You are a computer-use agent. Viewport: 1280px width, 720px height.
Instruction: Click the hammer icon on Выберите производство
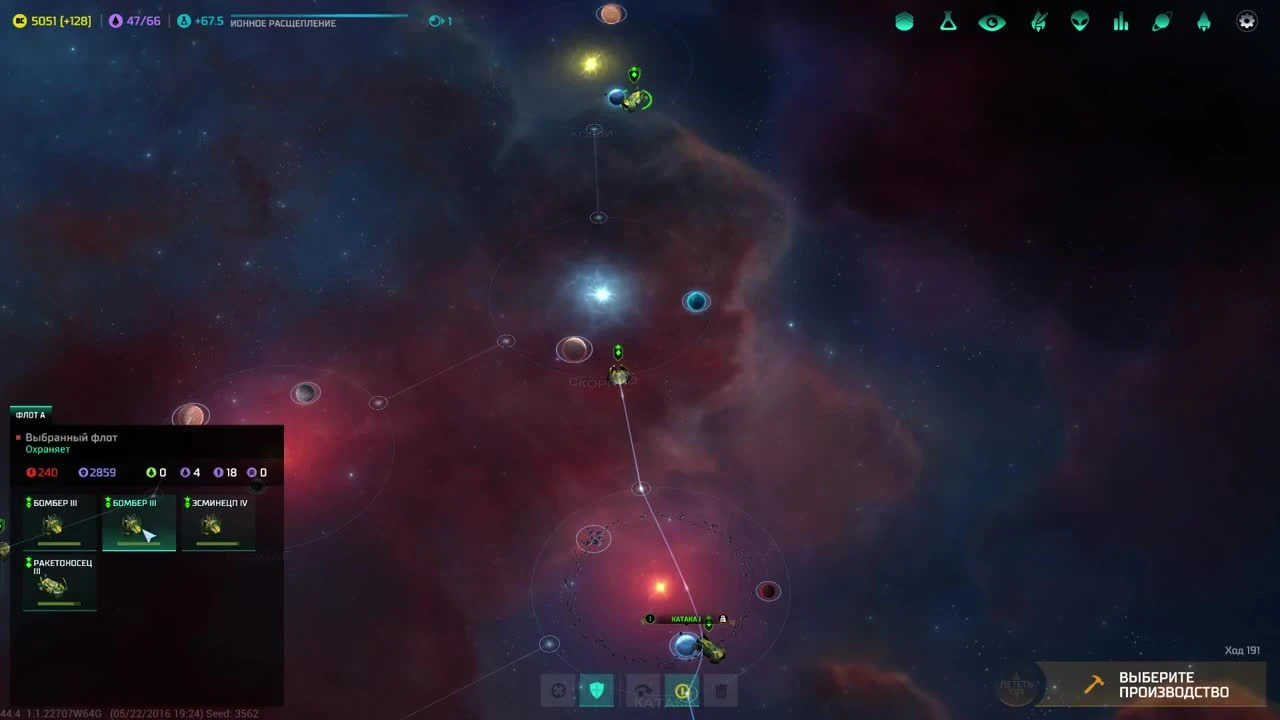tap(1092, 686)
